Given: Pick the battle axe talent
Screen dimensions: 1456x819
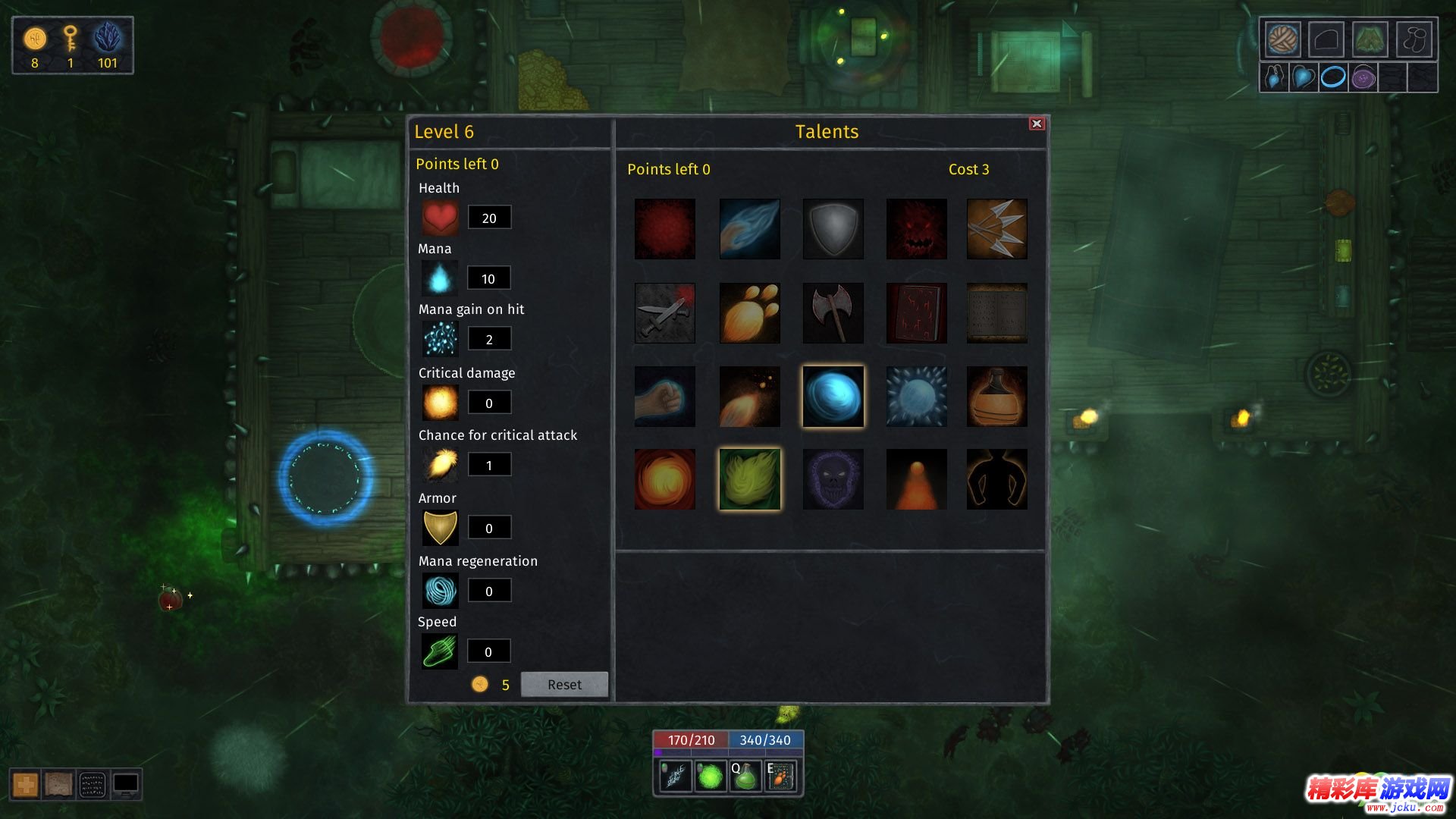Looking at the screenshot, I should [x=833, y=313].
